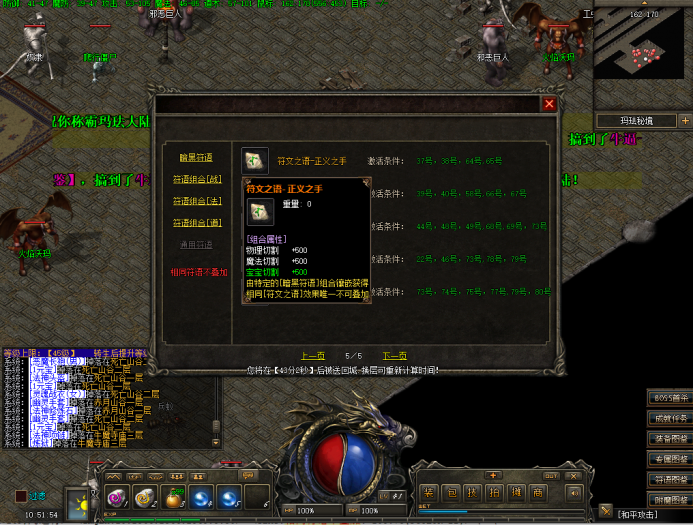Image resolution: width=693 pixels, height=525 pixels.
Task: Switch to 符语组合[法] tab
Action: (x=196, y=201)
